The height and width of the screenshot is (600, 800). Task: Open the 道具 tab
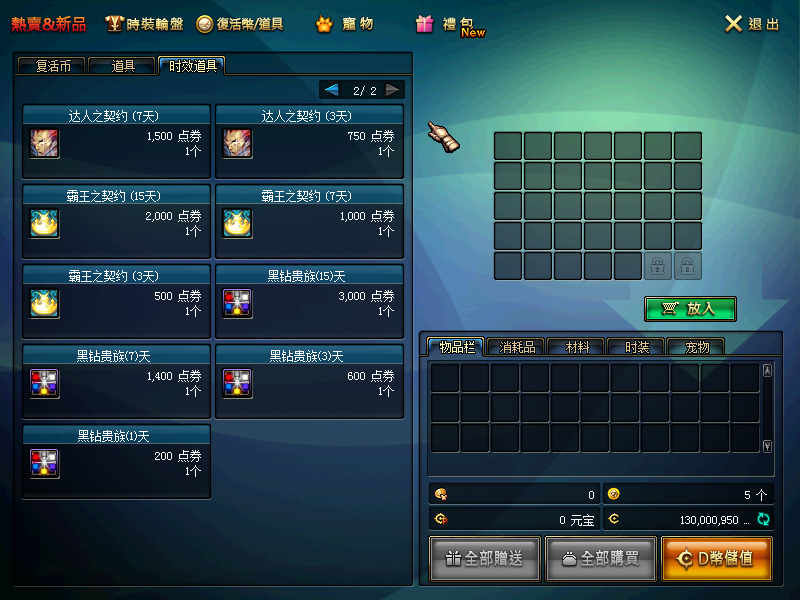tap(123, 66)
